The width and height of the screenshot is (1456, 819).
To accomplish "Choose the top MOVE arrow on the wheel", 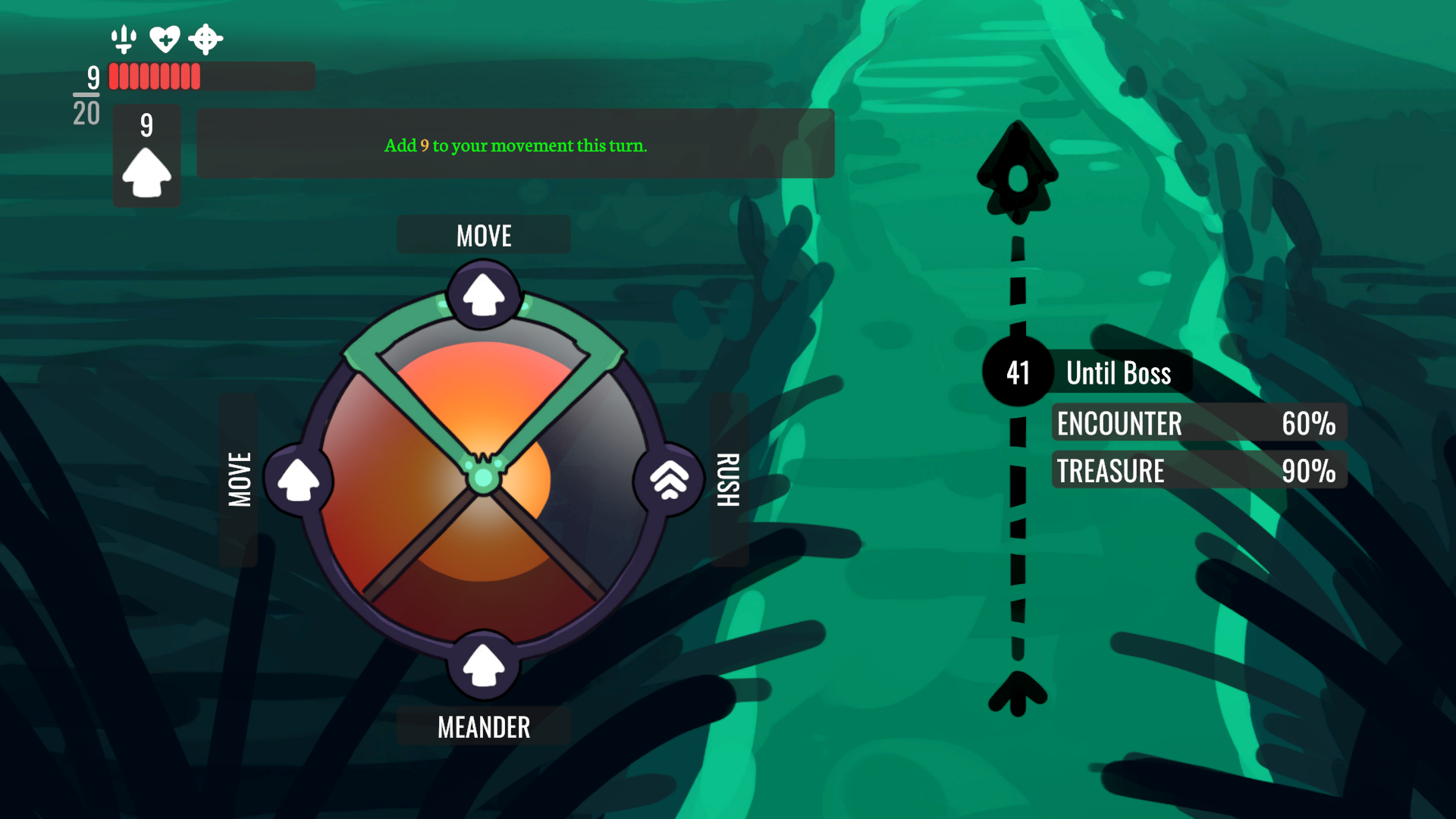I will (484, 294).
